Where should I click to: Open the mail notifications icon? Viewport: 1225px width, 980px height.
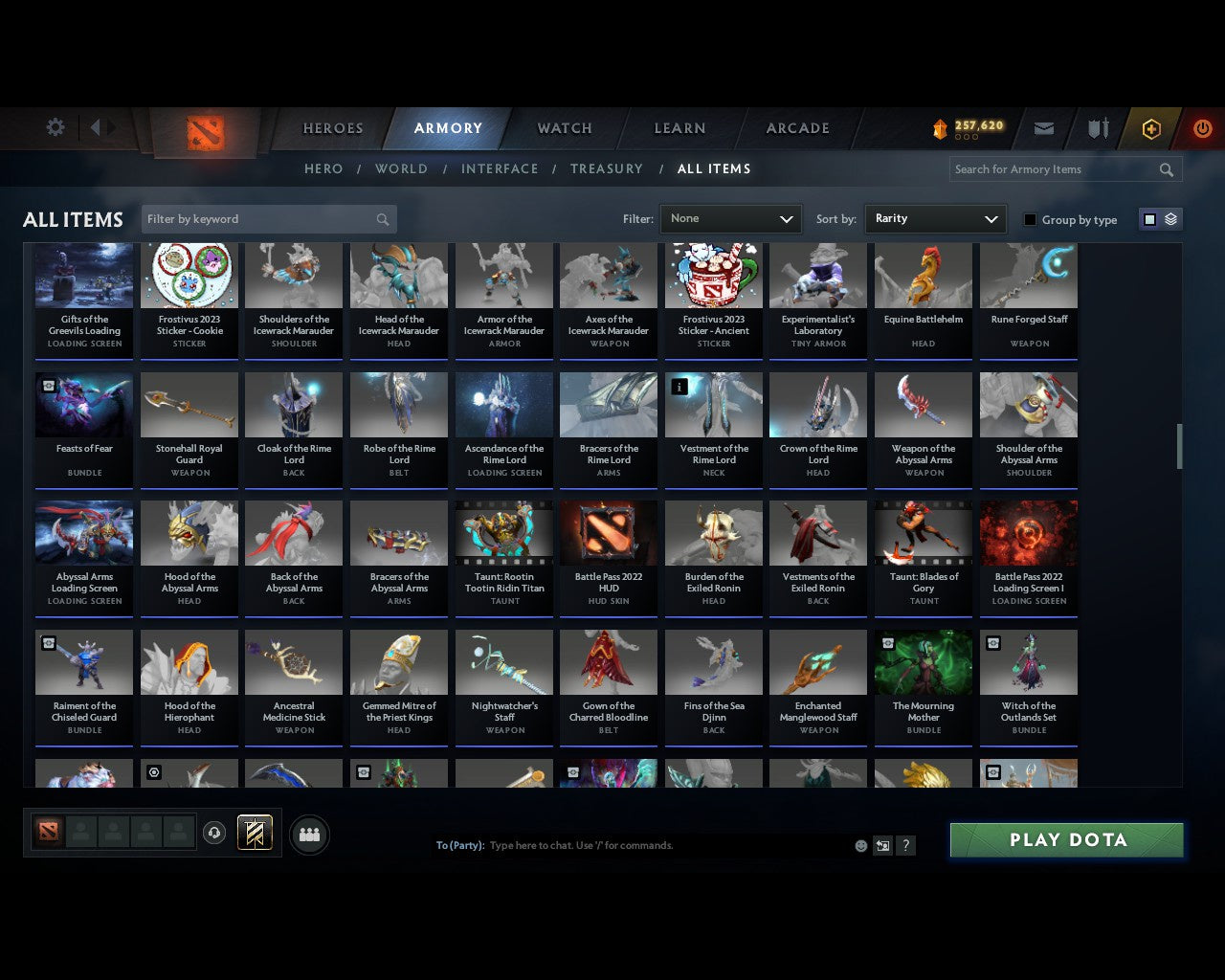(1044, 127)
